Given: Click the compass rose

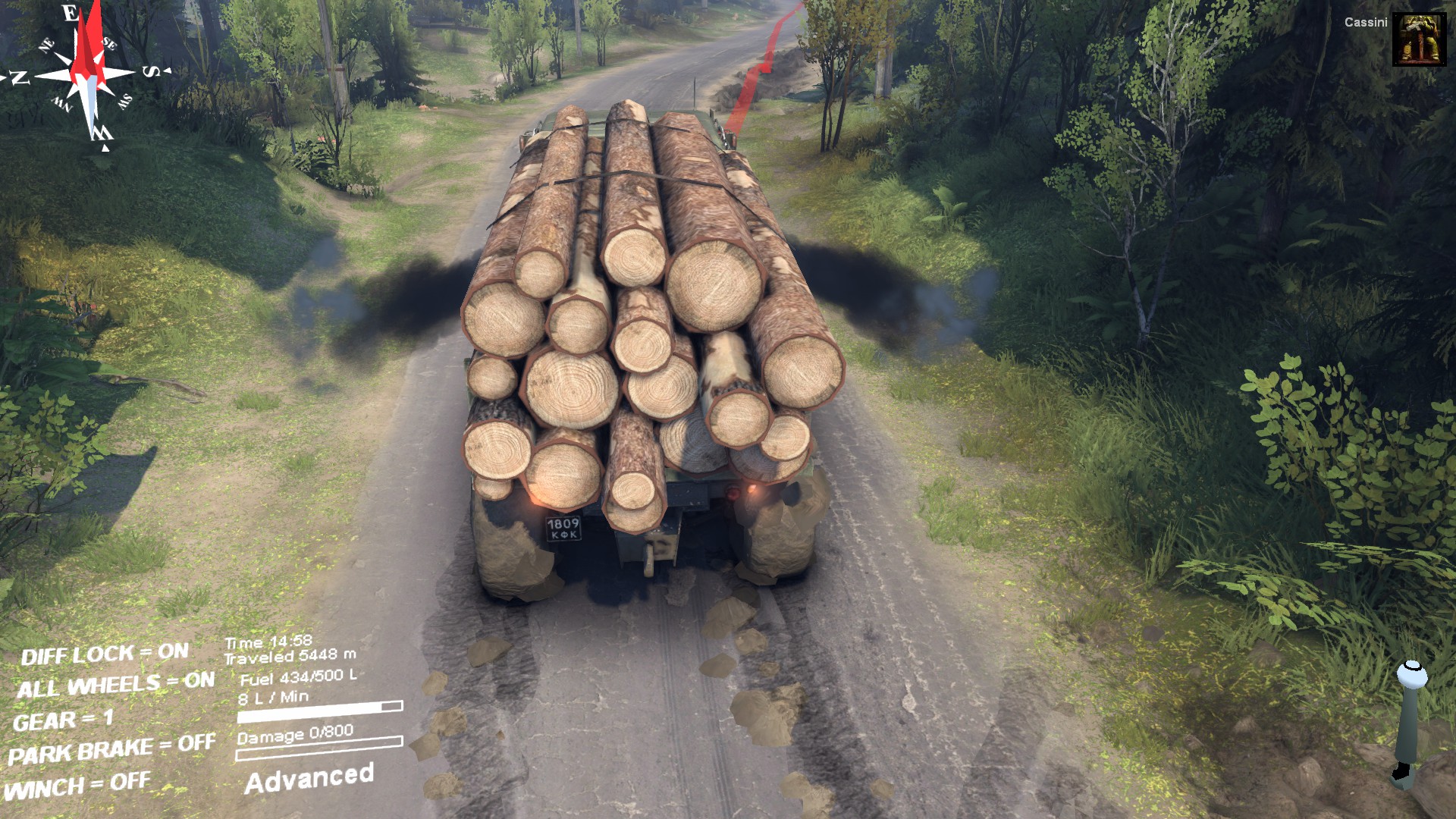Looking at the screenshot, I should click(89, 74).
